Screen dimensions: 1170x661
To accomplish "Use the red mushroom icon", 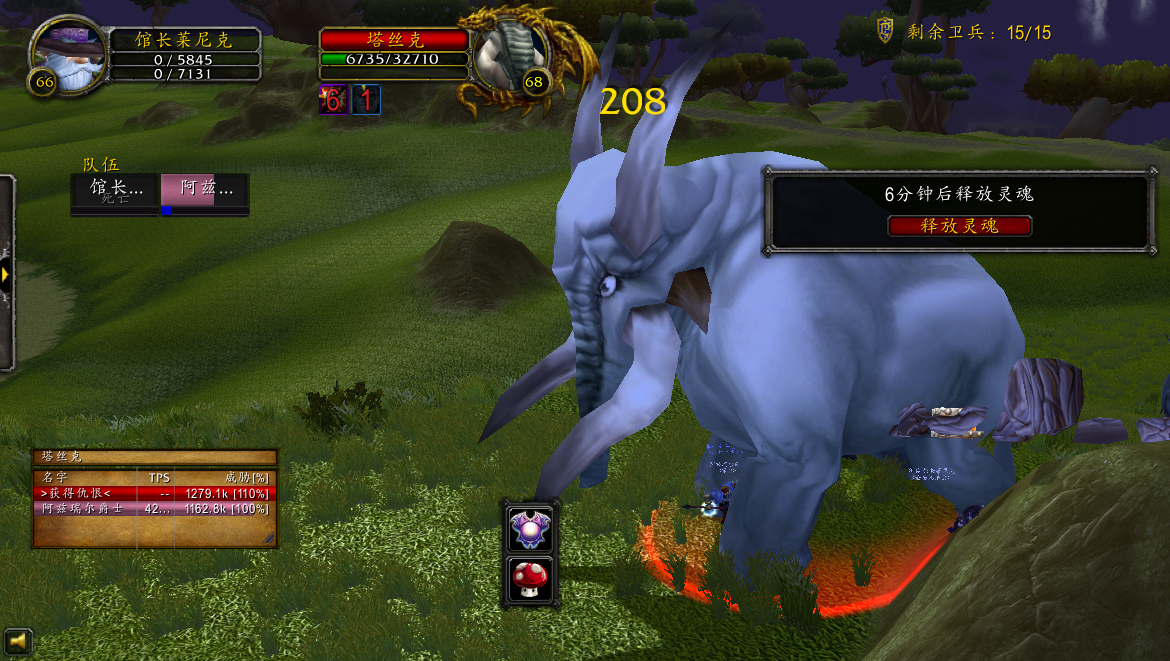I will point(531,578).
